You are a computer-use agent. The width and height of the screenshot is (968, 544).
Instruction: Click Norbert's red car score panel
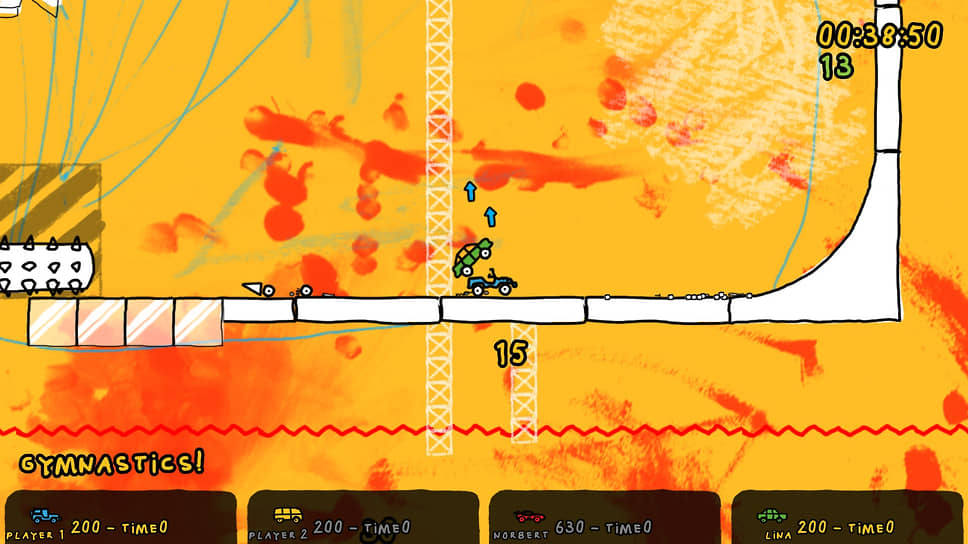click(x=604, y=519)
